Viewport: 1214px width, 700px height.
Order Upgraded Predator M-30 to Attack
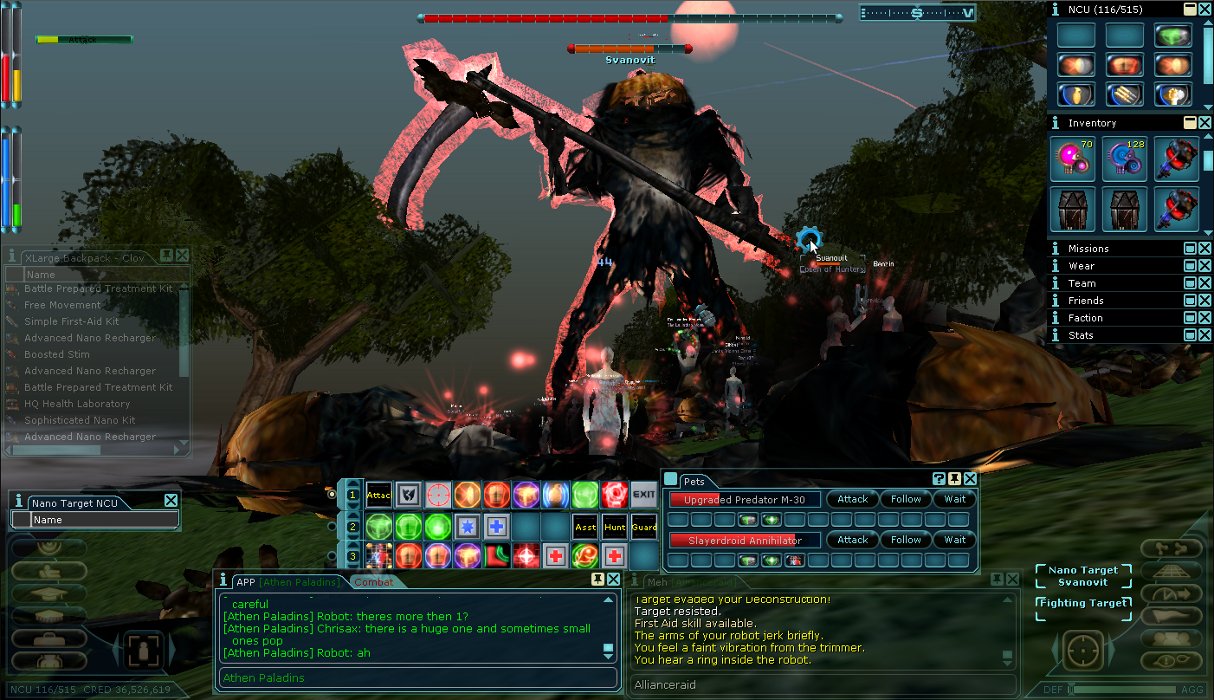(x=852, y=499)
